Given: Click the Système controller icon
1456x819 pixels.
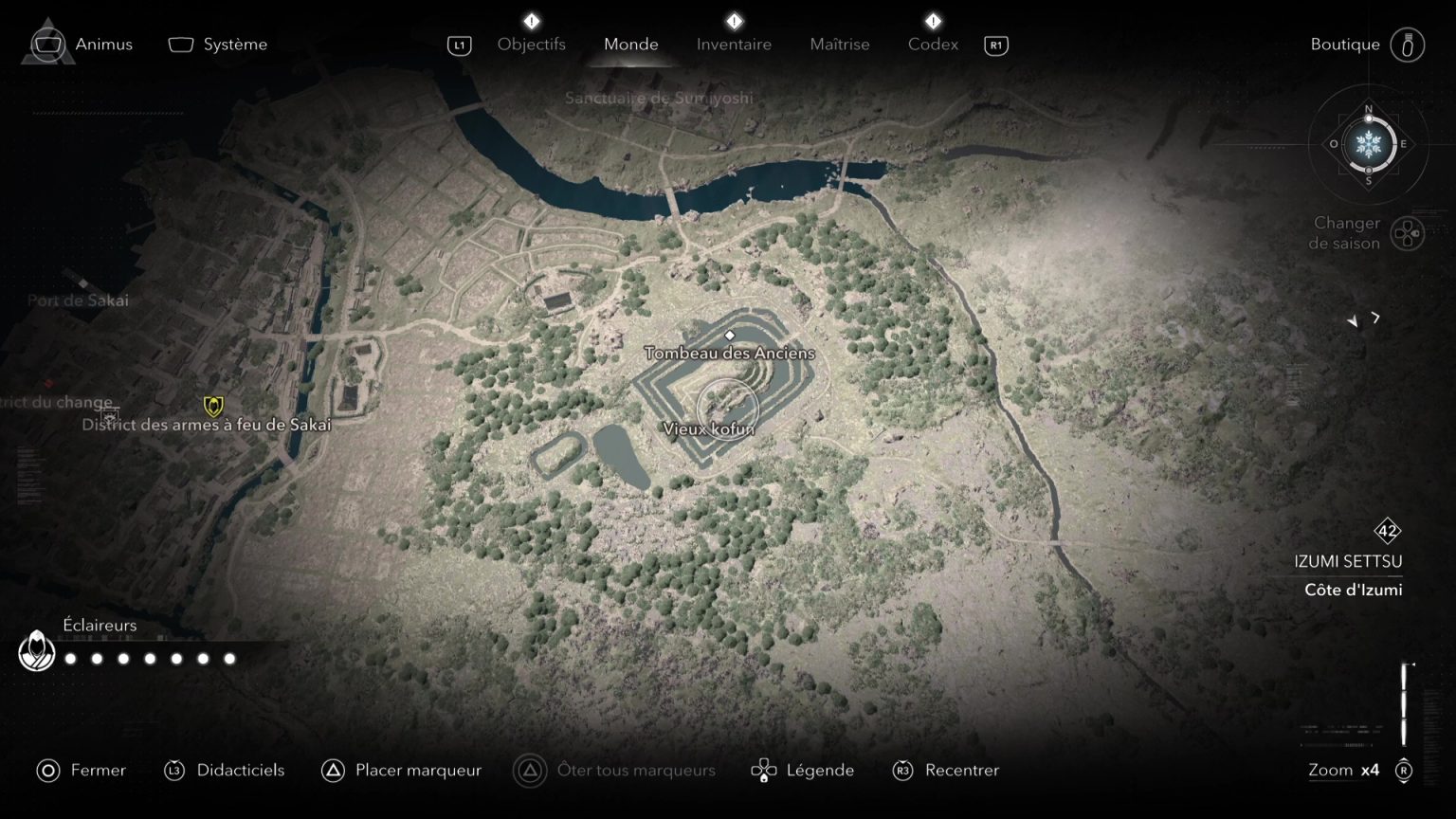Looking at the screenshot, I should click(x=180, y=44).
